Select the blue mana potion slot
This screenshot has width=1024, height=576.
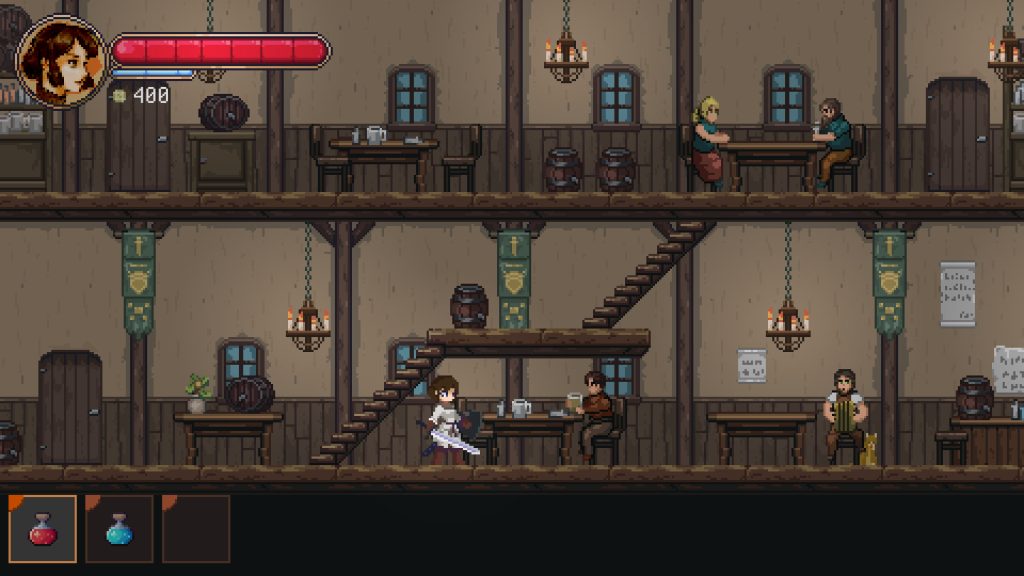click(x=119, y=529)
